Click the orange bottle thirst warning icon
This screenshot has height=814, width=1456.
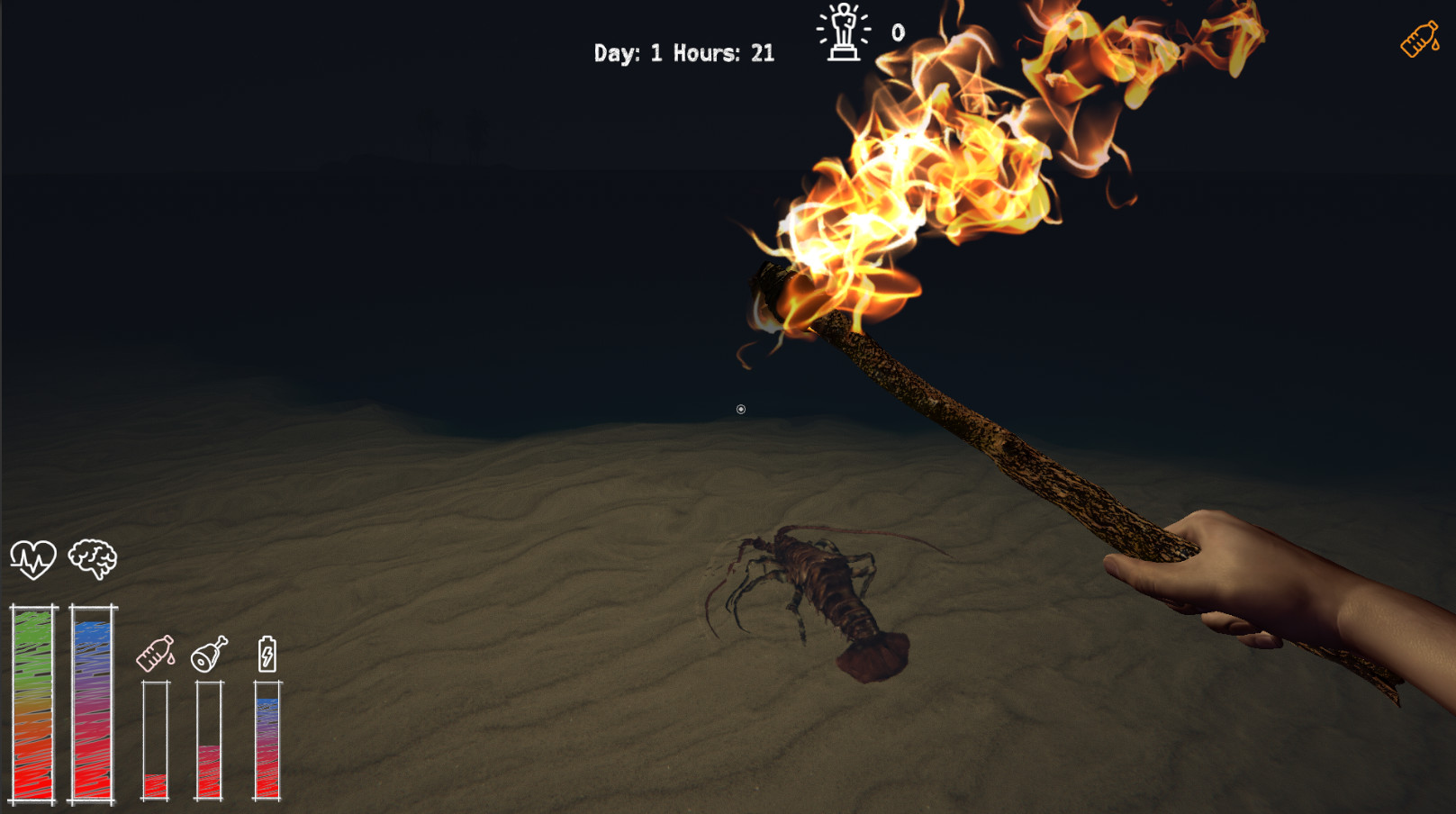pos(1419,41)
